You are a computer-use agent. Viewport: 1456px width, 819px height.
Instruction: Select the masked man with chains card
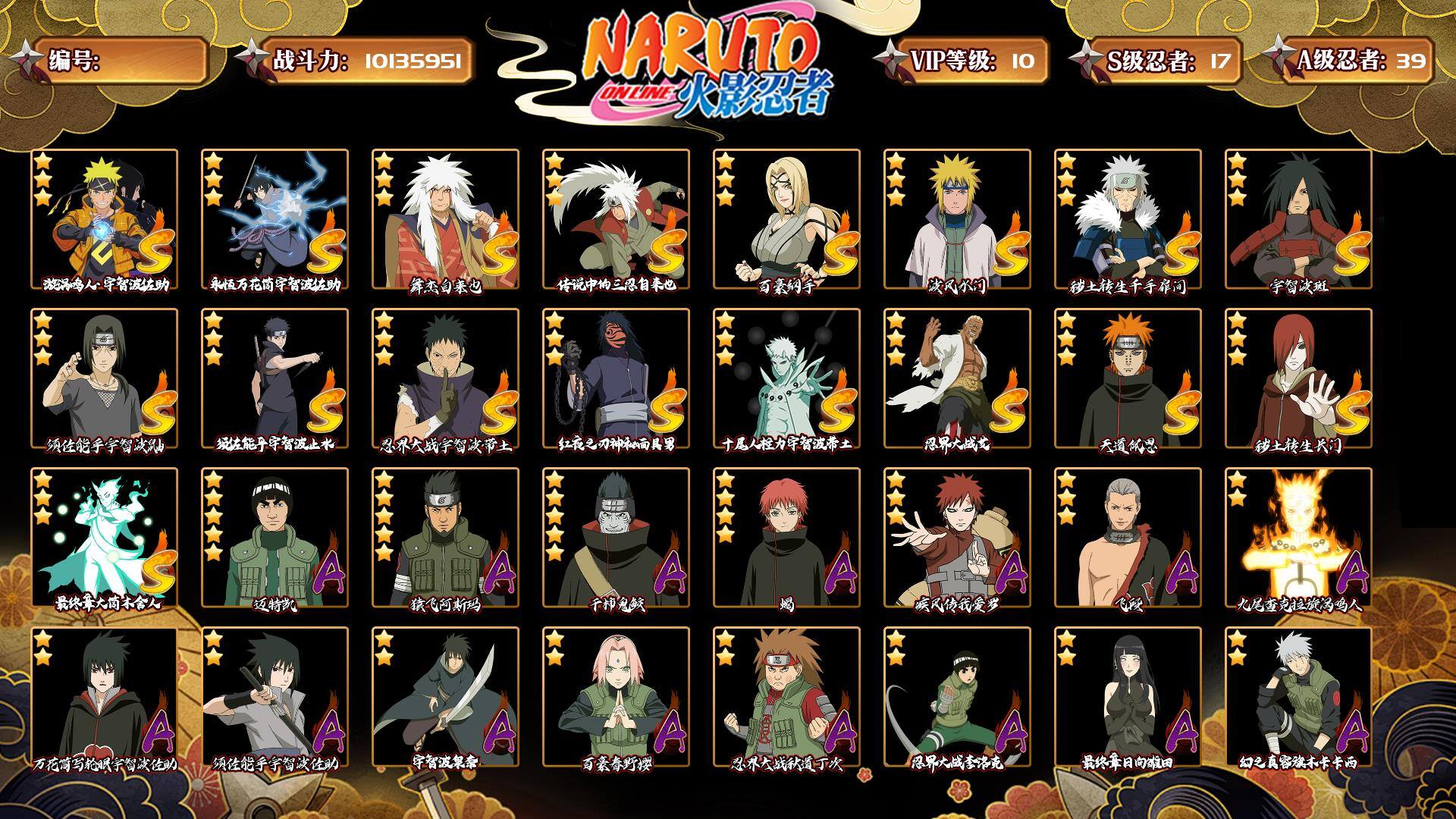click(x=616, y=378)
